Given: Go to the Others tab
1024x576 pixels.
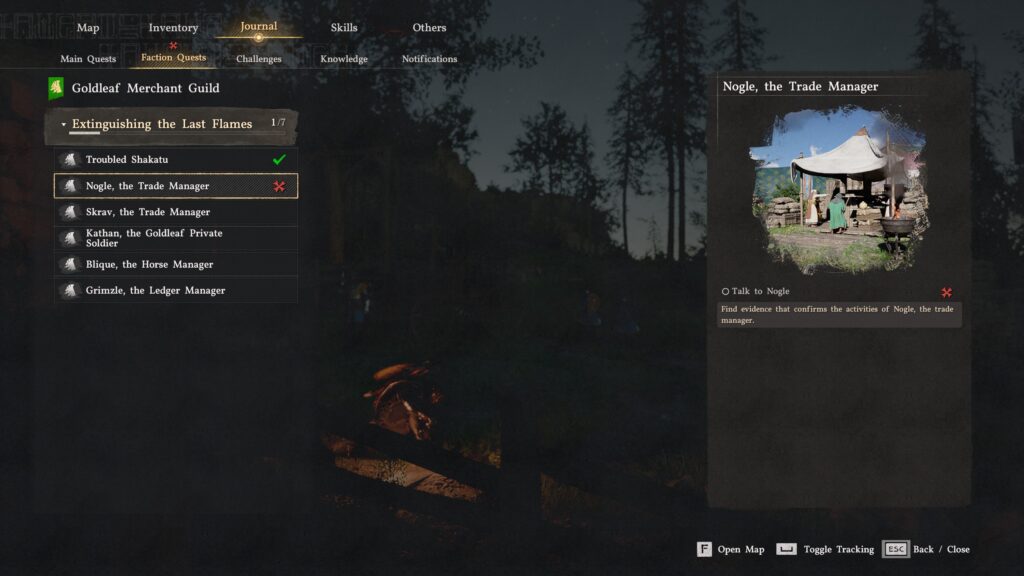Looking at the screenshot, I should tap(429, 28).
